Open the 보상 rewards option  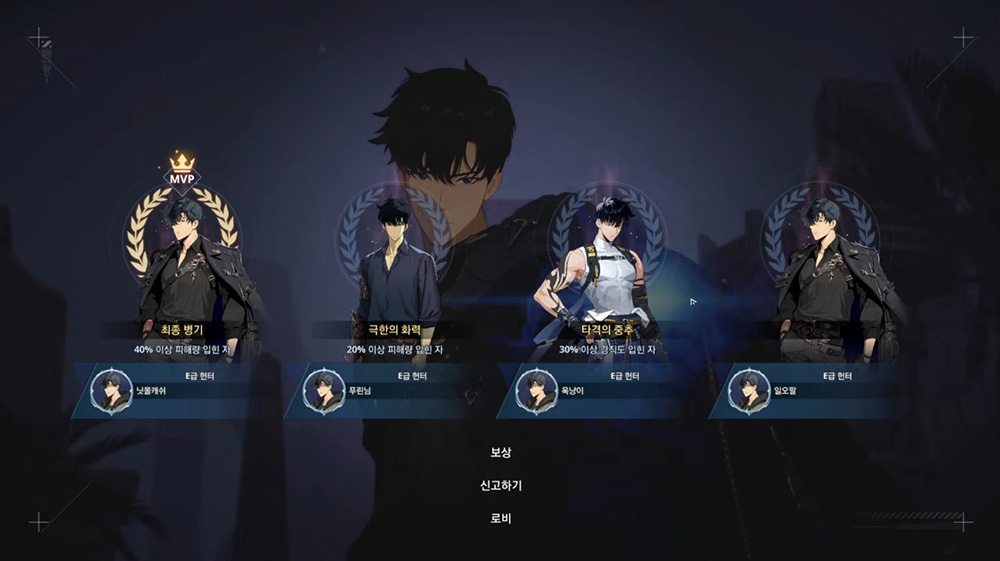tap(500, 453)
